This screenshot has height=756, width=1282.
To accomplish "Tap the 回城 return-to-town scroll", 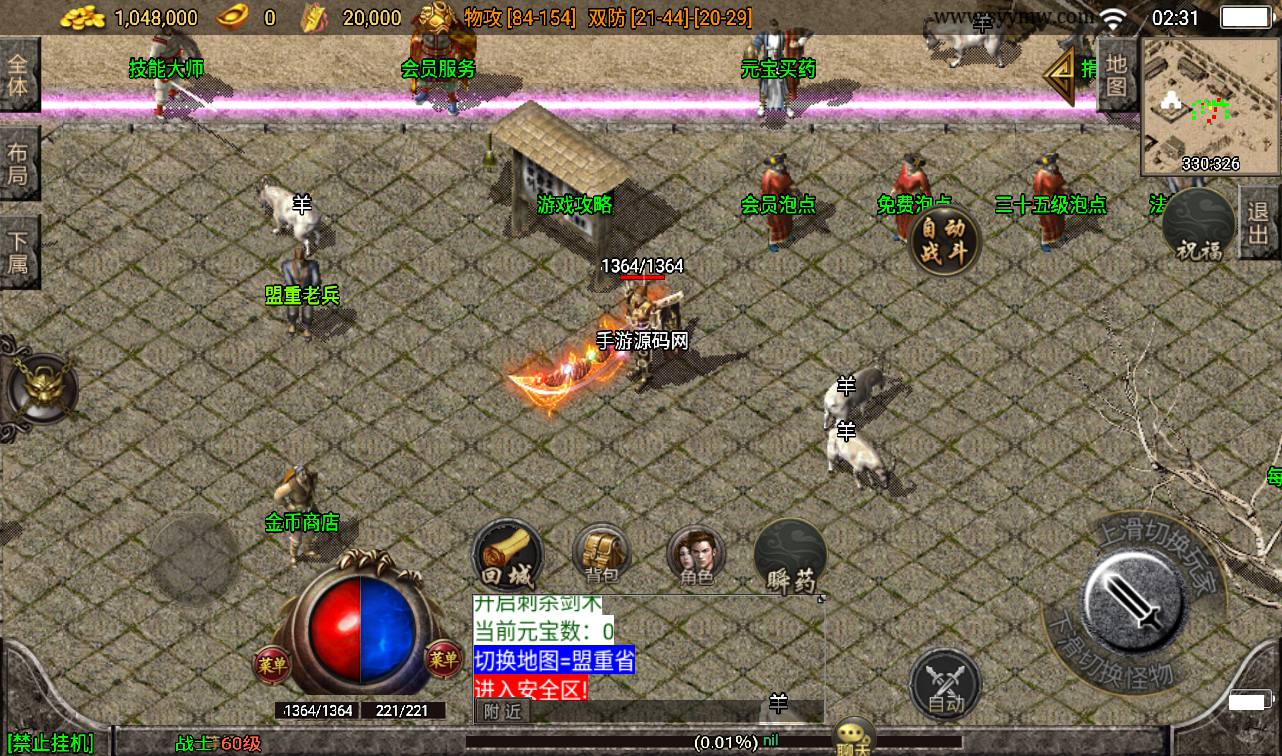I will (508, 555).
